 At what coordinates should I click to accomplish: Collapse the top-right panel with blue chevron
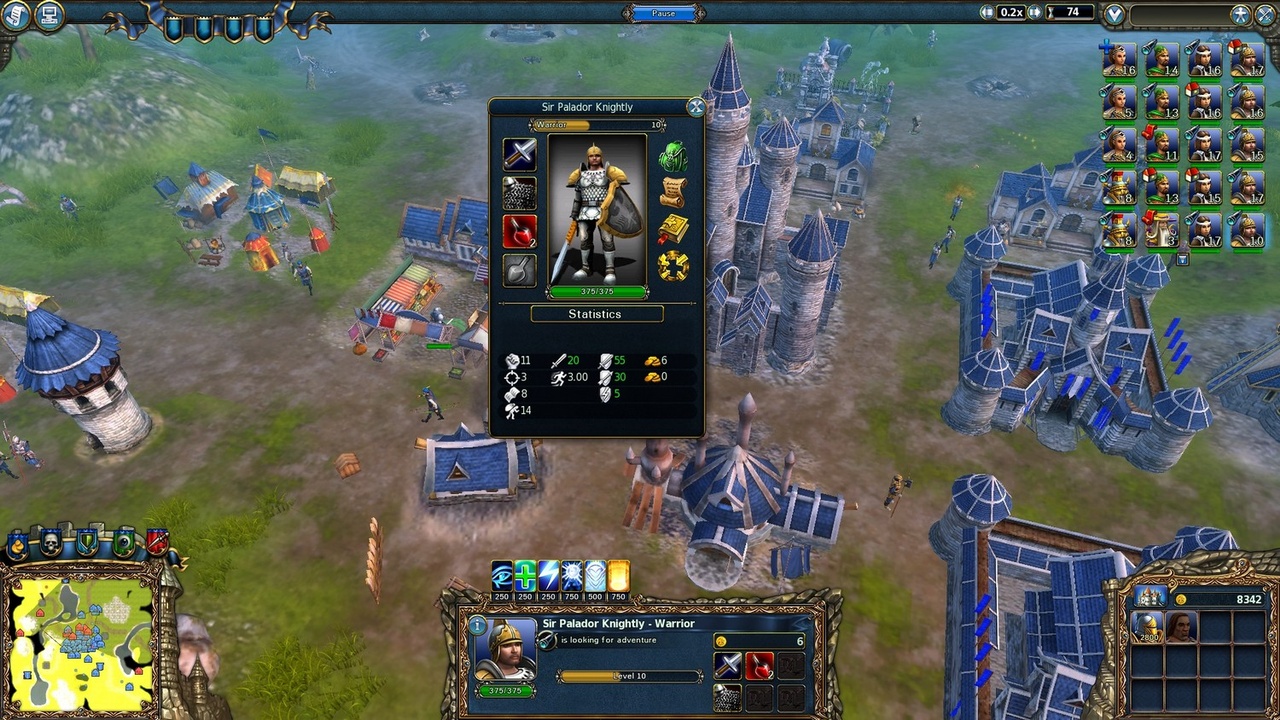pos(1113,13)
